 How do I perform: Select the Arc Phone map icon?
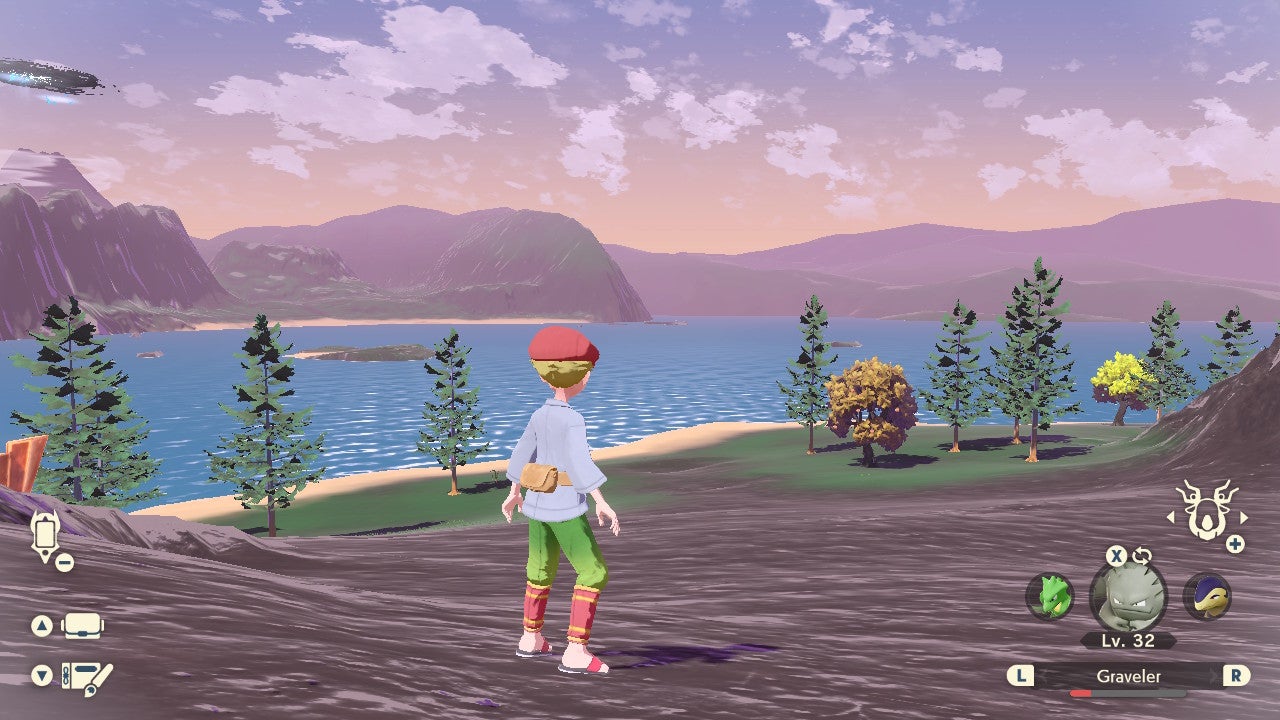(44, 534)
